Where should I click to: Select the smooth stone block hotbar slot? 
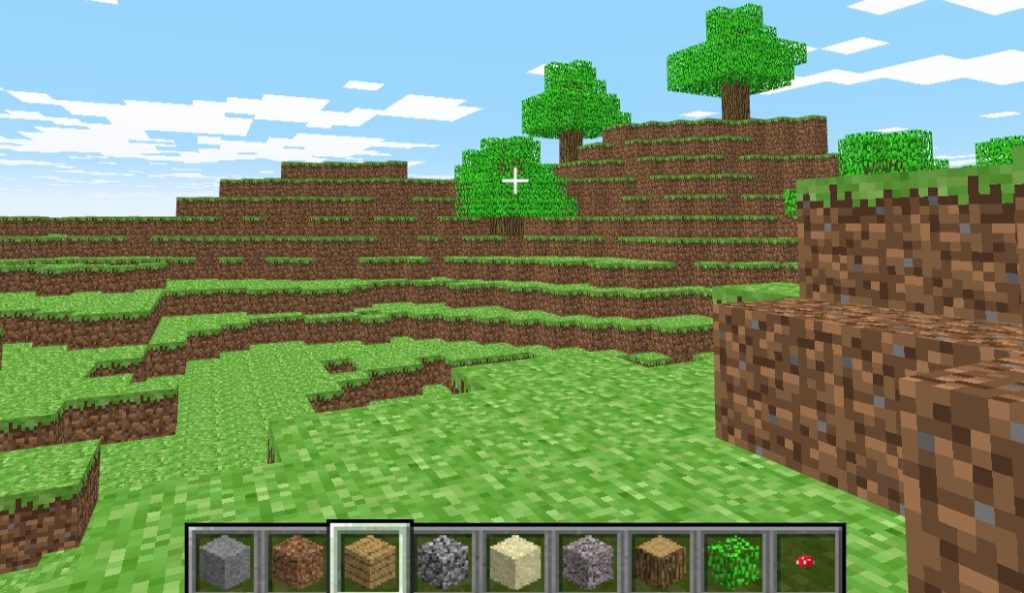(225, 561)
